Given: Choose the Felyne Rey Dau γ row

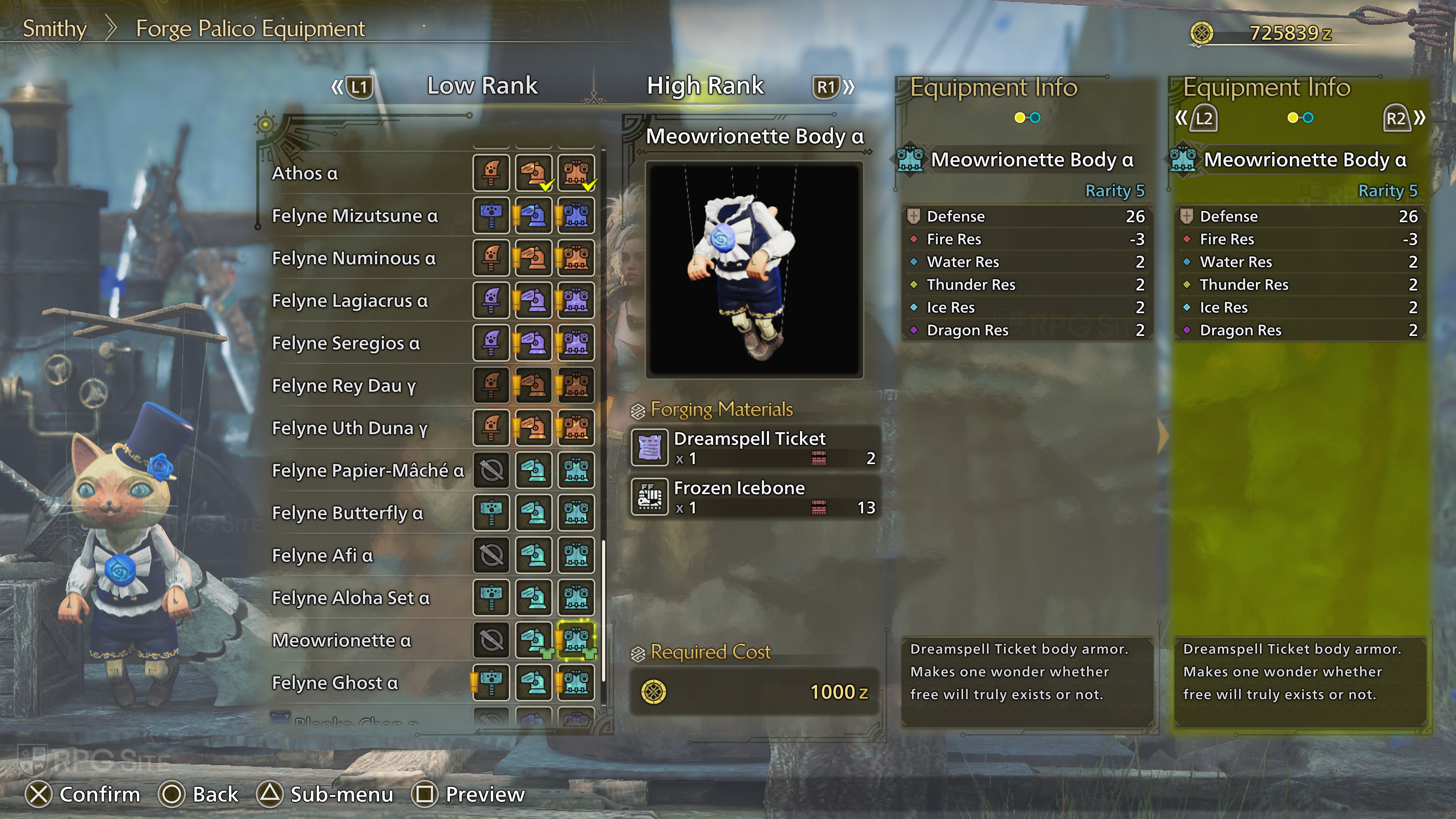Looking at the screenshot, I should 344,386.
